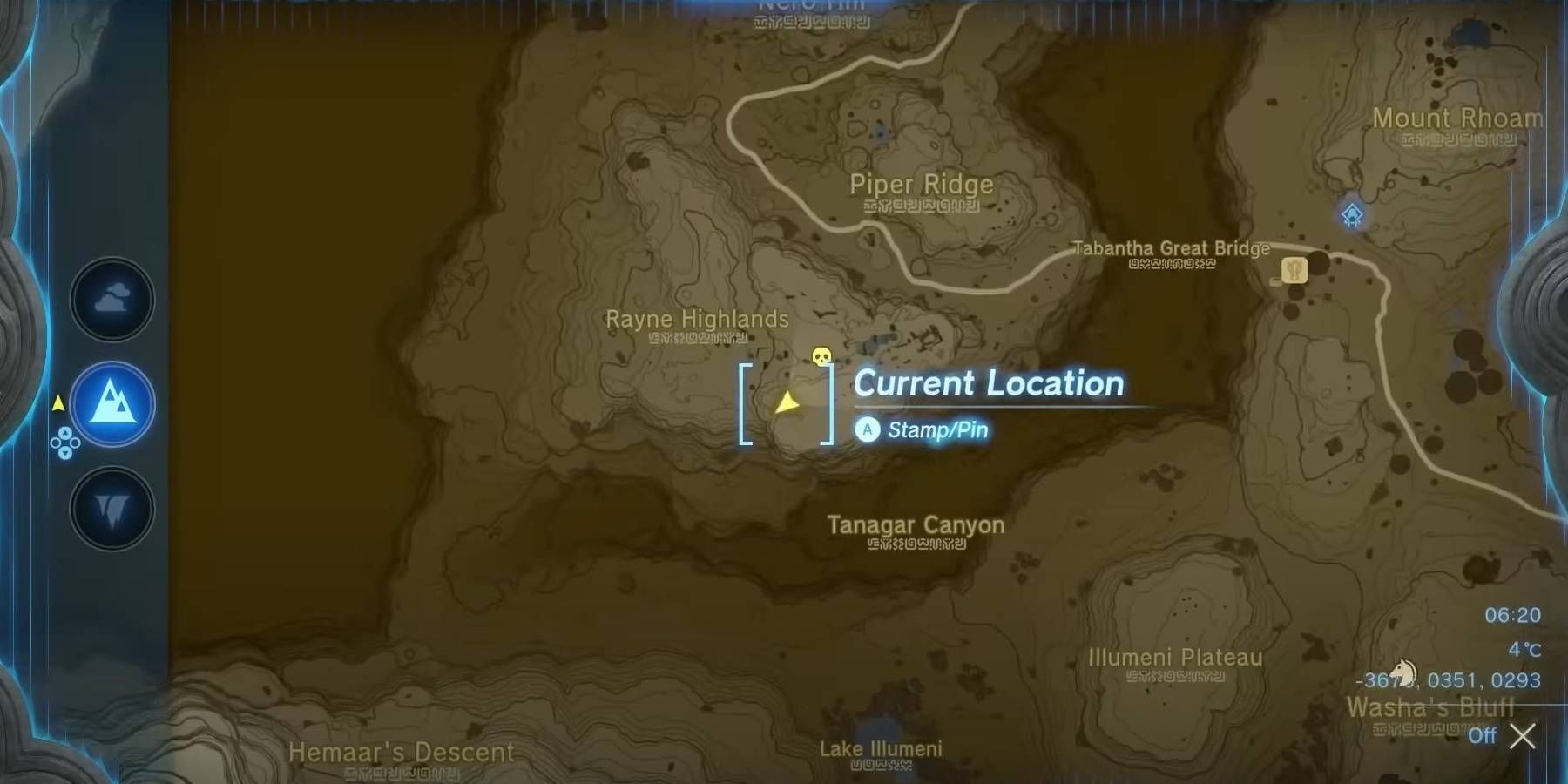Open the Current Location label details
This screenshot has height=784, width=1568.
[990, 383]
